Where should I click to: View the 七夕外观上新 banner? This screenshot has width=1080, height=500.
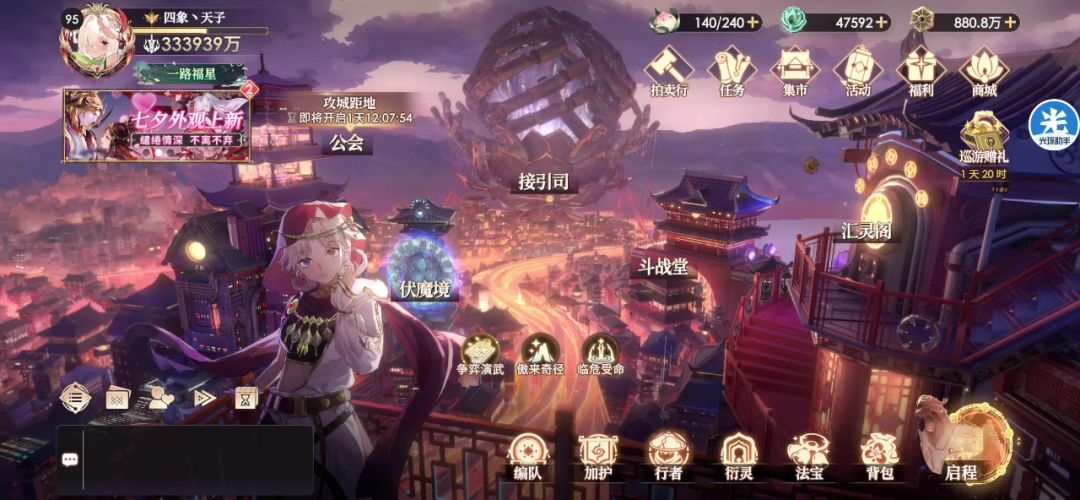157,125
